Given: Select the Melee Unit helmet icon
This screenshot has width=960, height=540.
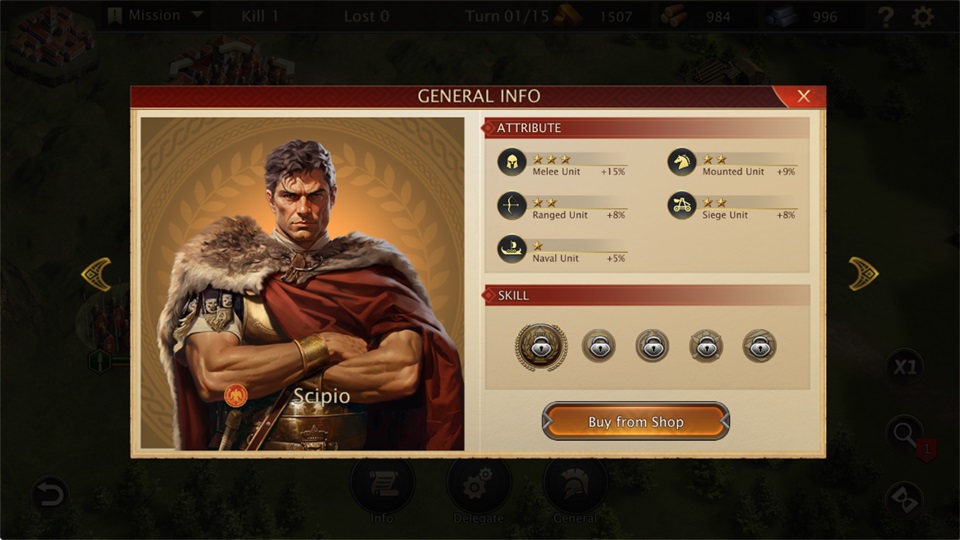Looking at the screenshot, I should point(512,162).
